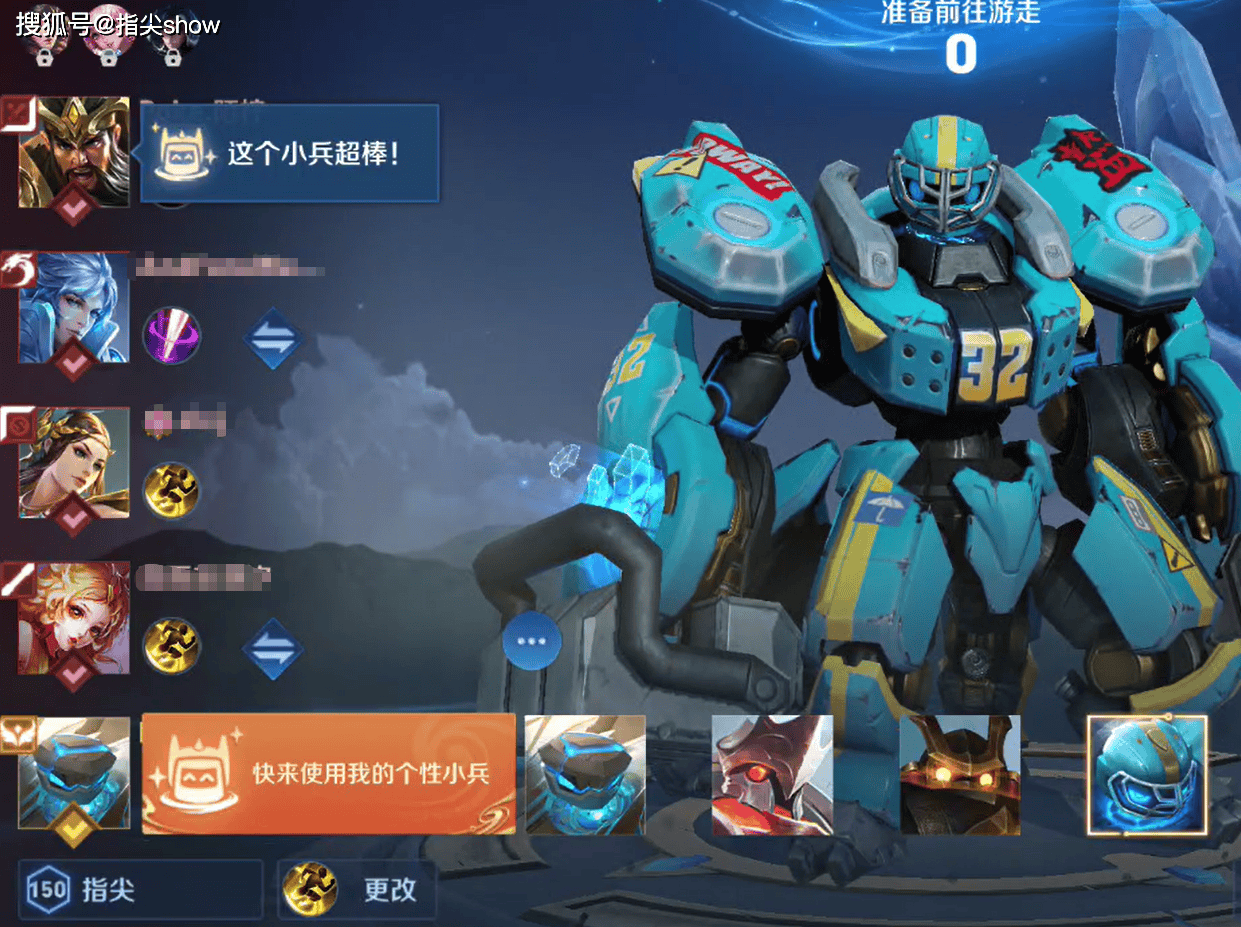Click the level 150 指尖 player tag
1241x927 pixels.
[x=141, y=889]
